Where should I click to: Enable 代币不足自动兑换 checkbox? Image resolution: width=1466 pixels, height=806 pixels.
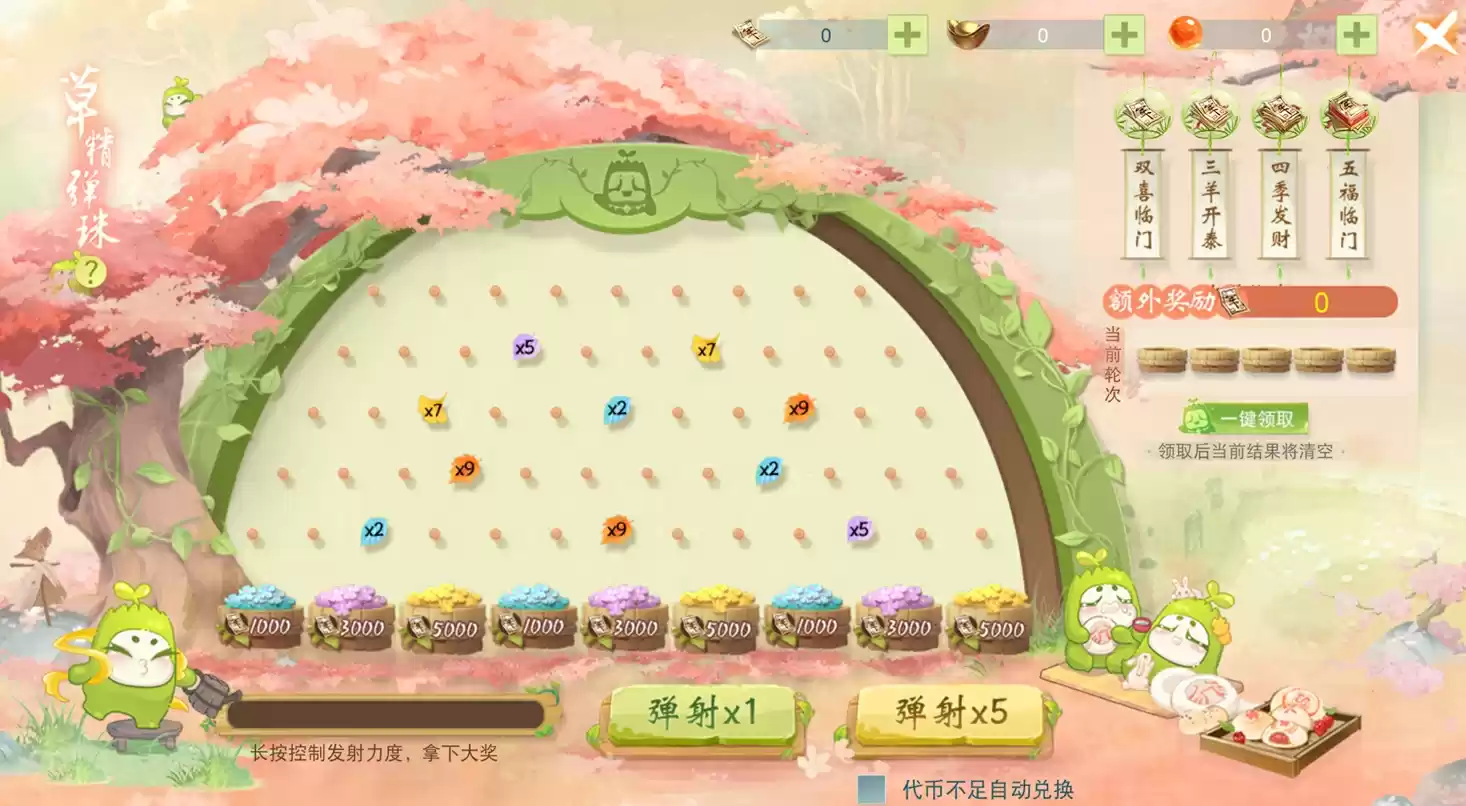[870, 787]
